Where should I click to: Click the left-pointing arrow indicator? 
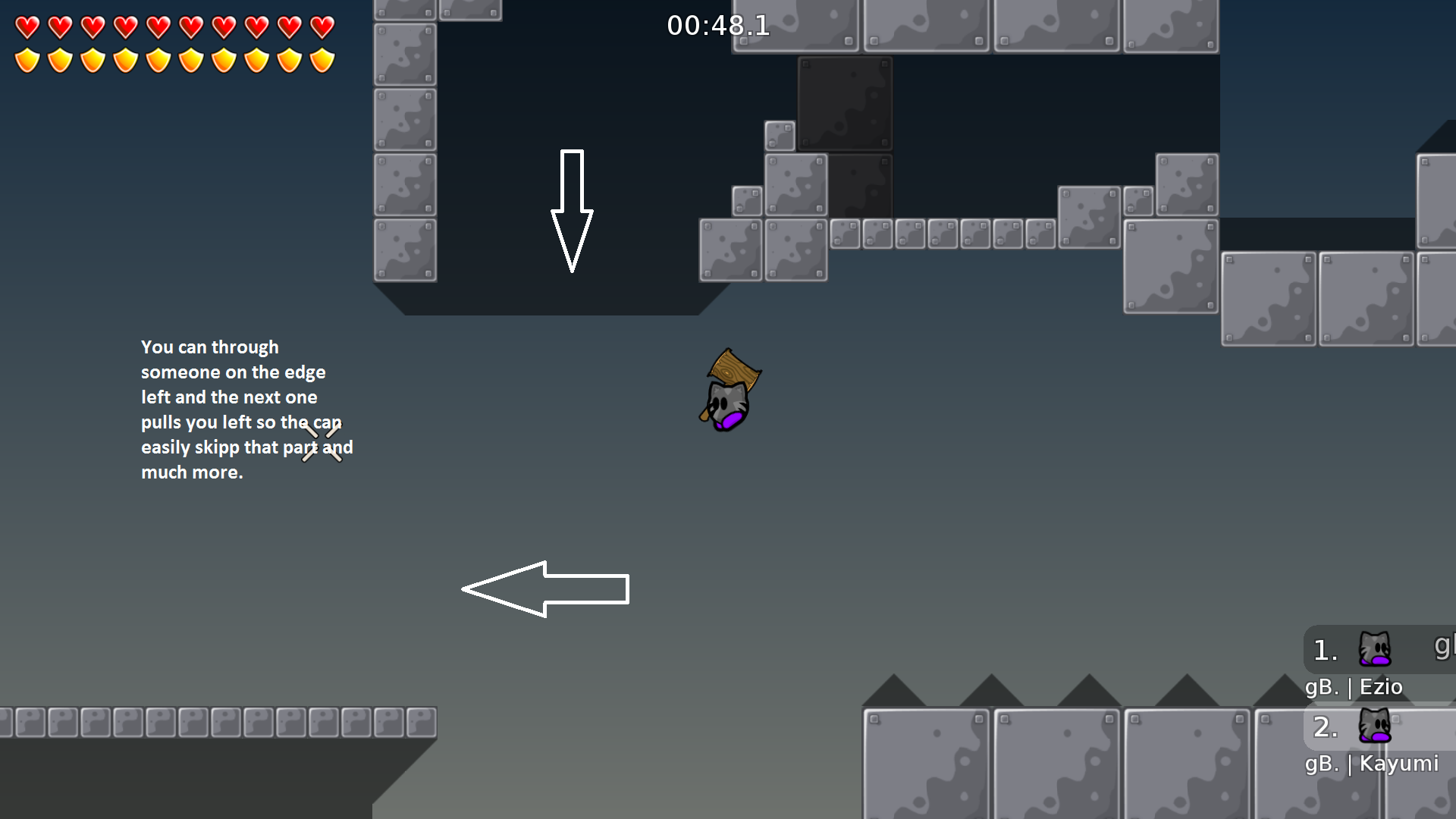544,588
